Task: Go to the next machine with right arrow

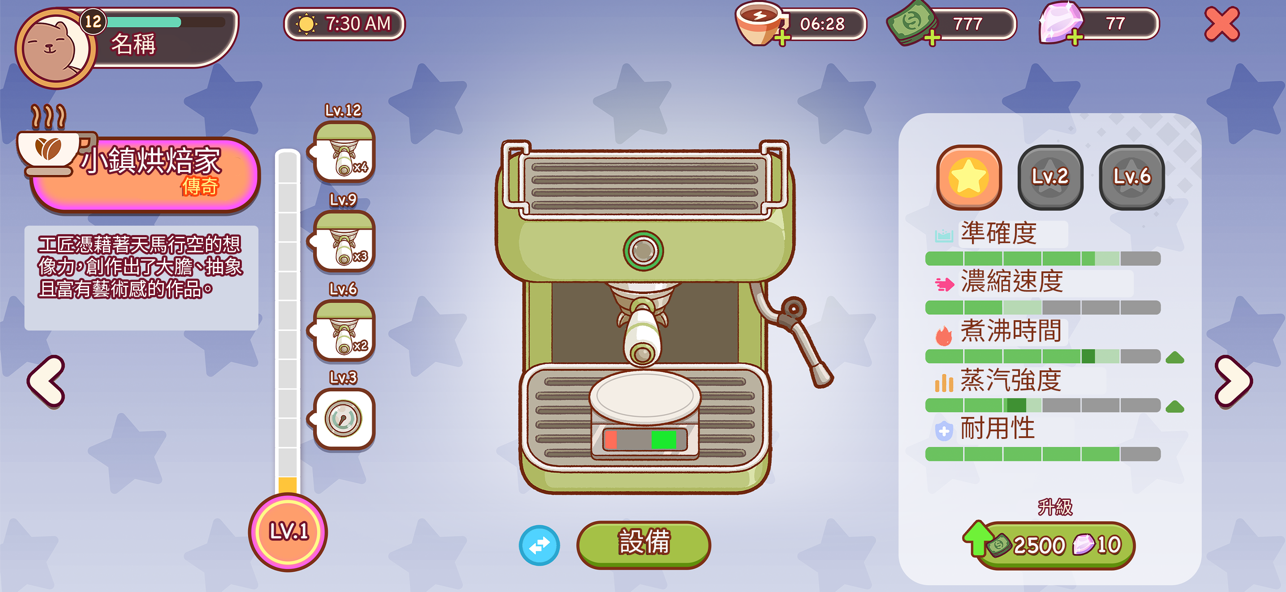Action: [1233, 381]
